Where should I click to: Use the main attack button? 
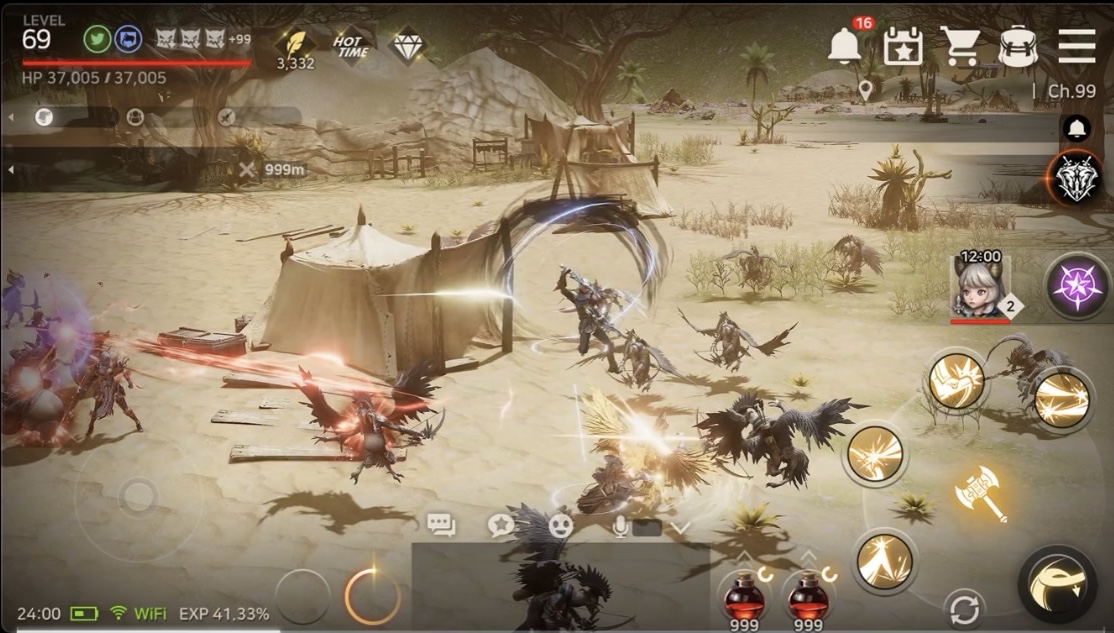(x=1057, y=585)
